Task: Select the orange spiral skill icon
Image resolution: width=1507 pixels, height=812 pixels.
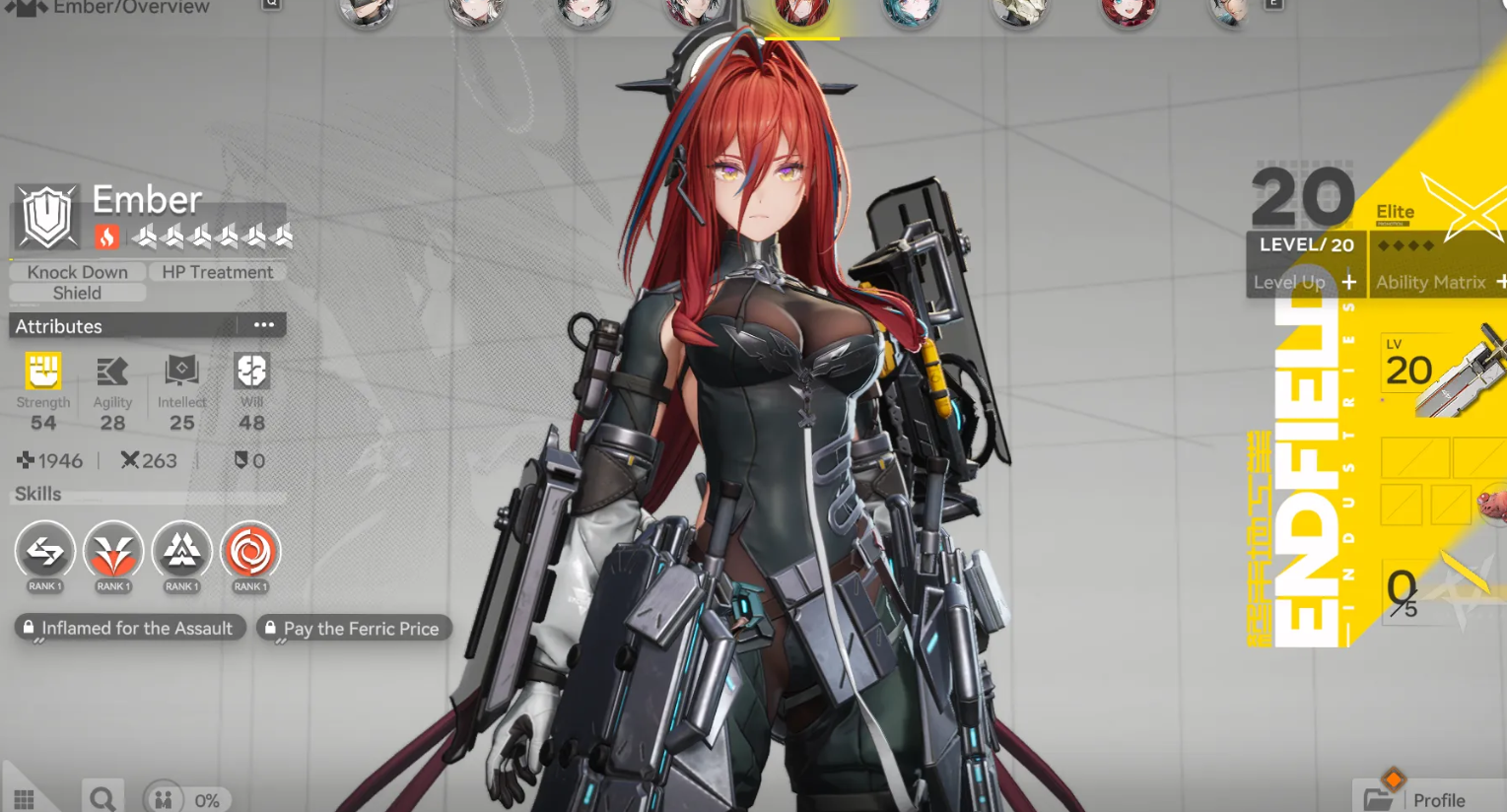Action: pos(250,552)
